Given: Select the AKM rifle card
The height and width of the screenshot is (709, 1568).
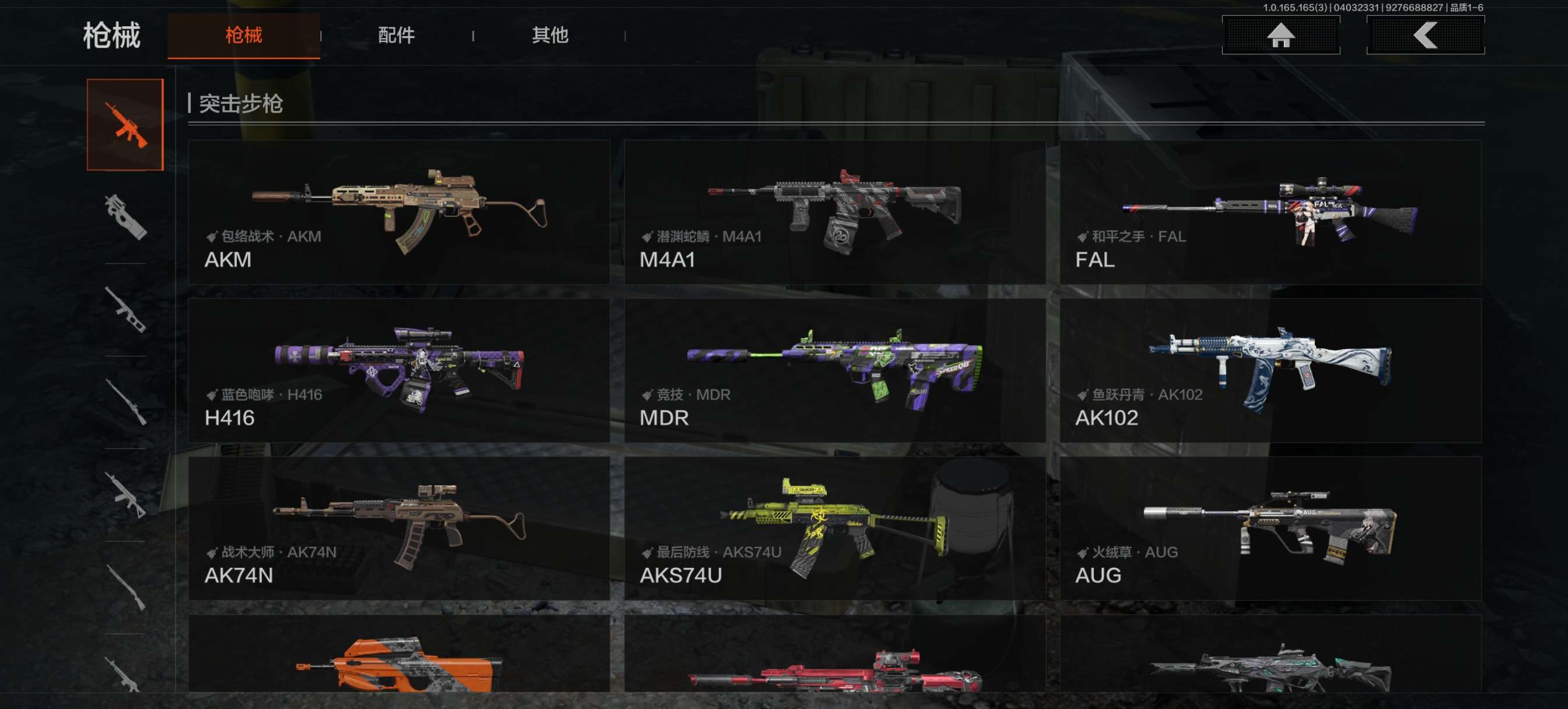Looking at the screenshot, I should (x=398, y=212).
